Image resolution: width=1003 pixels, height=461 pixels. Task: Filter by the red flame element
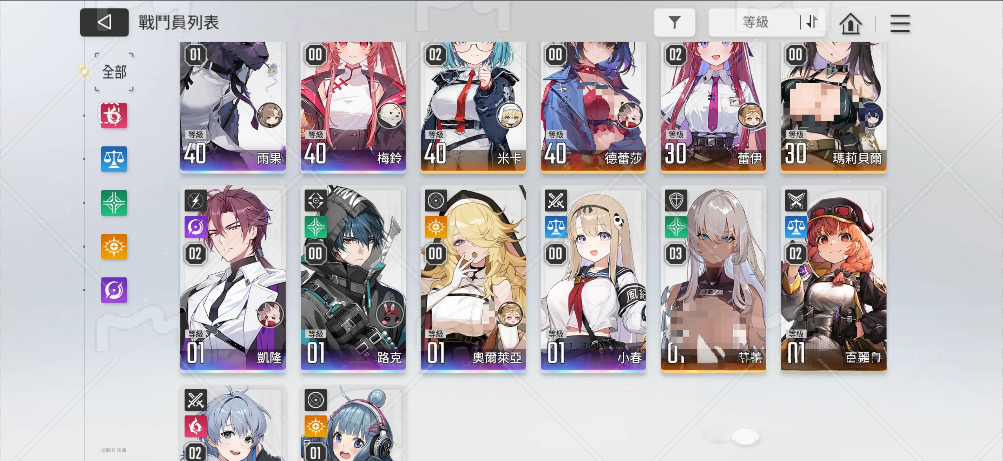[x=114, y=116]
